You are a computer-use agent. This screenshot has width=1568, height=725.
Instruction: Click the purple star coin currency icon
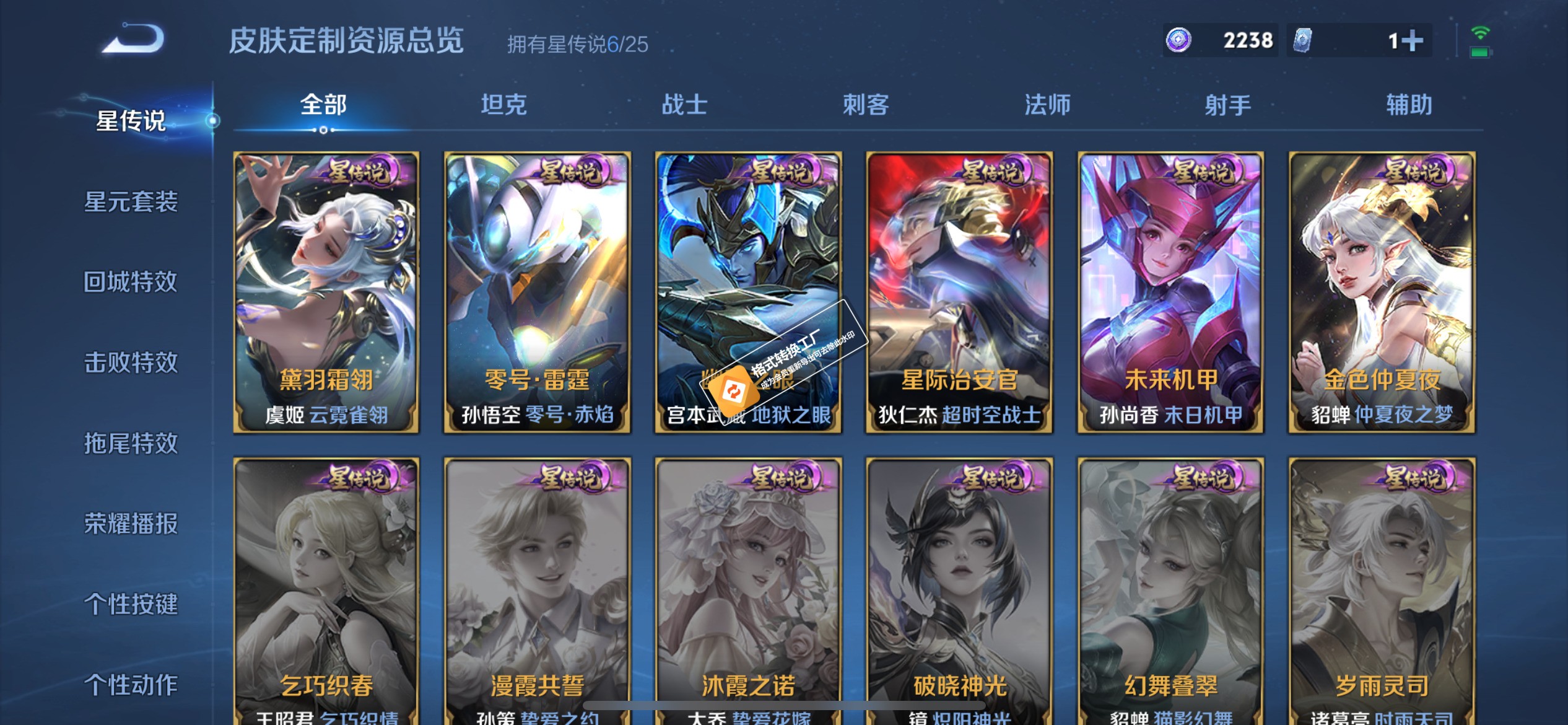pyautogui.click(x=1180, y=40)
